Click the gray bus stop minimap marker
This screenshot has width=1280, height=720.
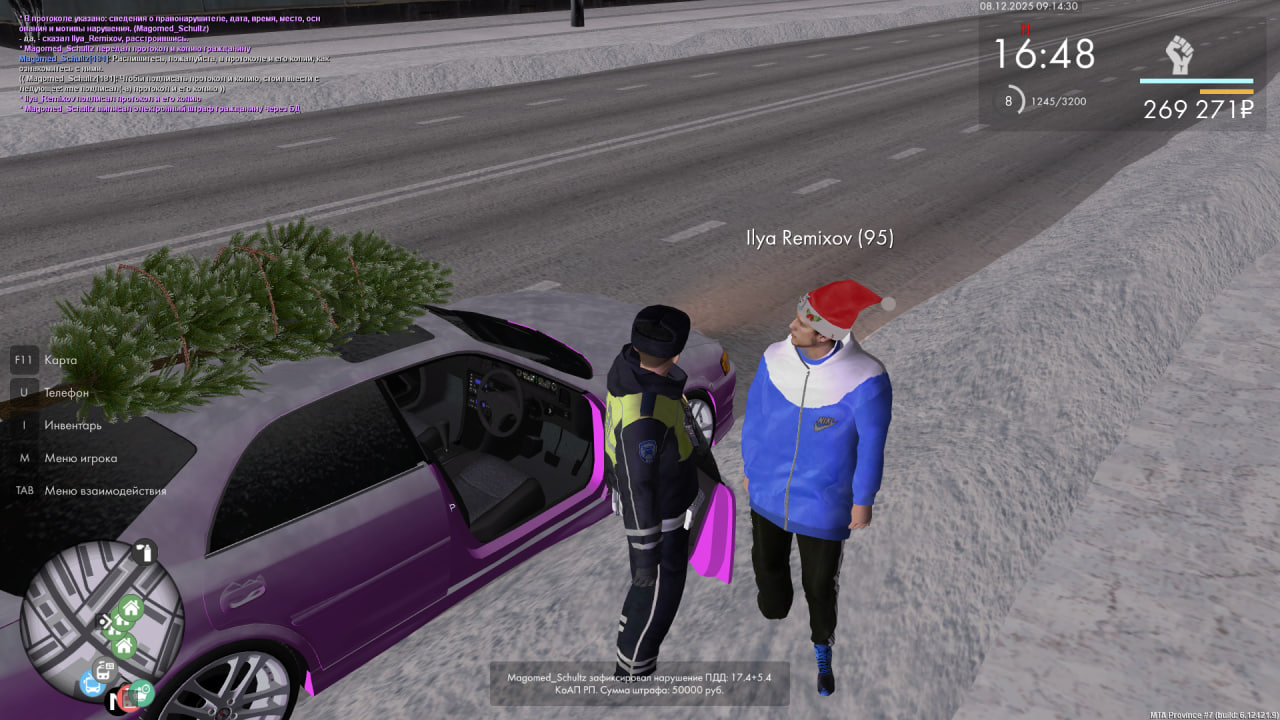pyautogui.click(x=103, y=668)
